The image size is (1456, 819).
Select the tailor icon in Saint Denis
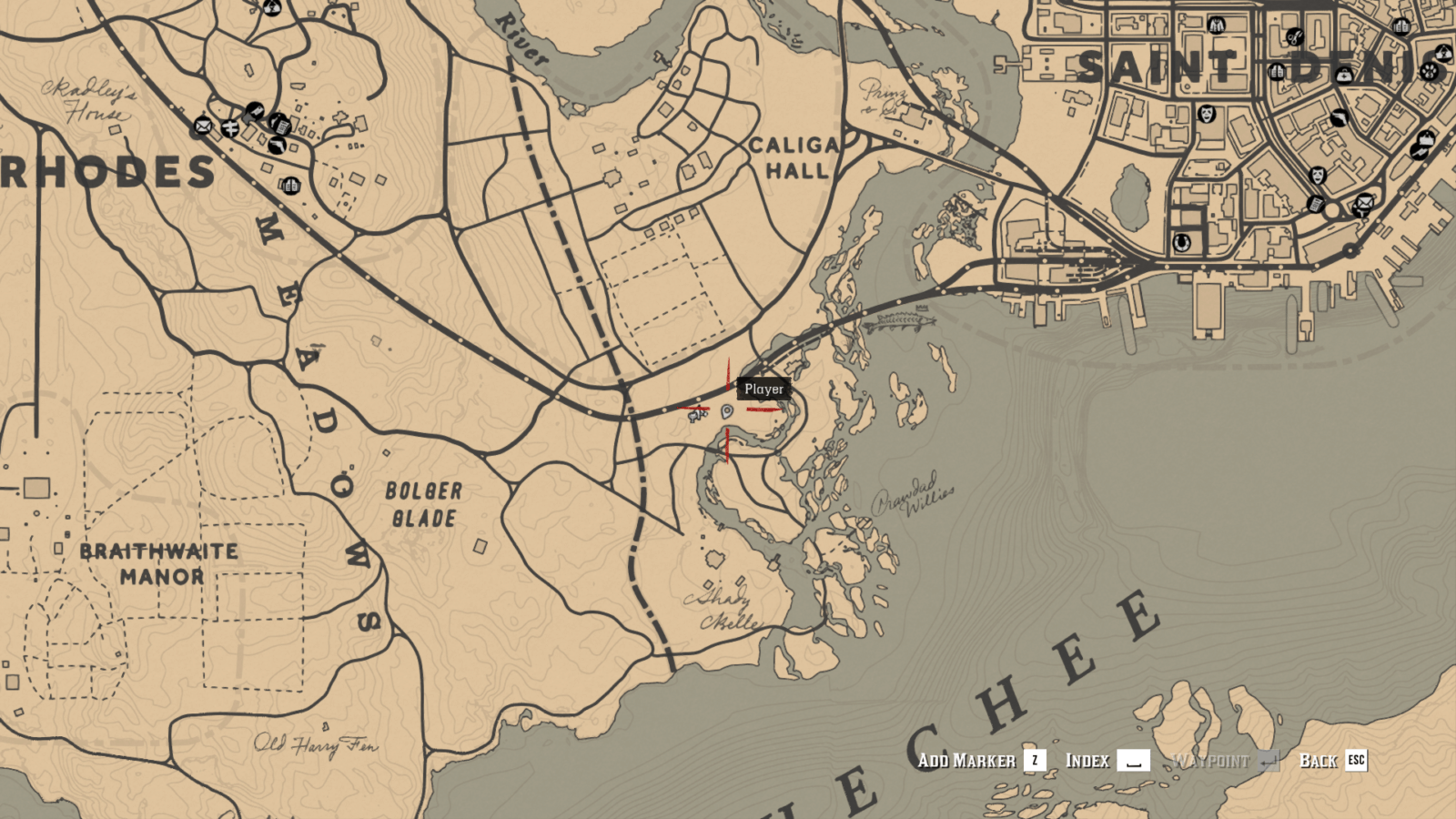click(x=1217, y=25)
